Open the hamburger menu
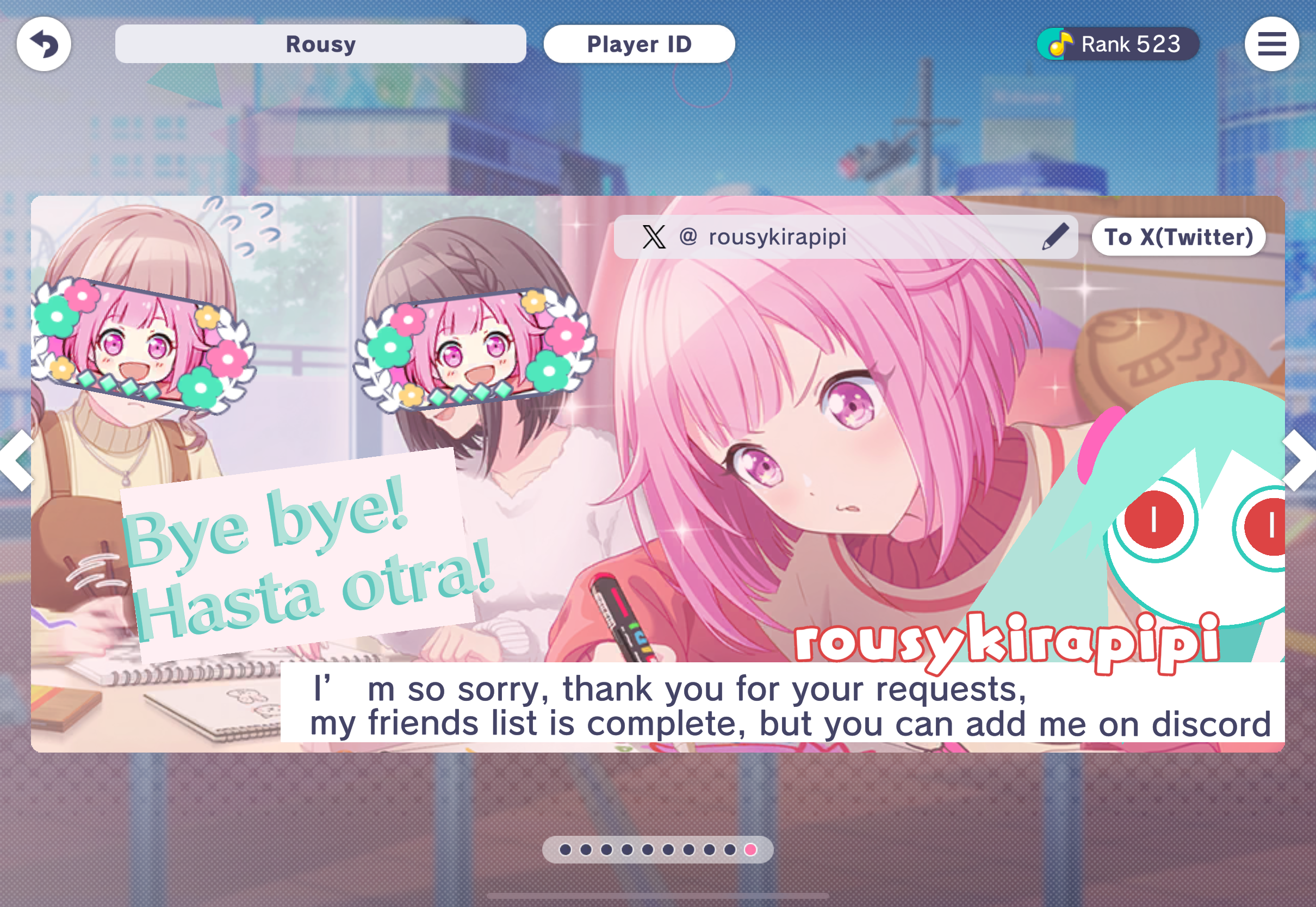This screenshot has height=907, width=1316. tap(1271, 44)
